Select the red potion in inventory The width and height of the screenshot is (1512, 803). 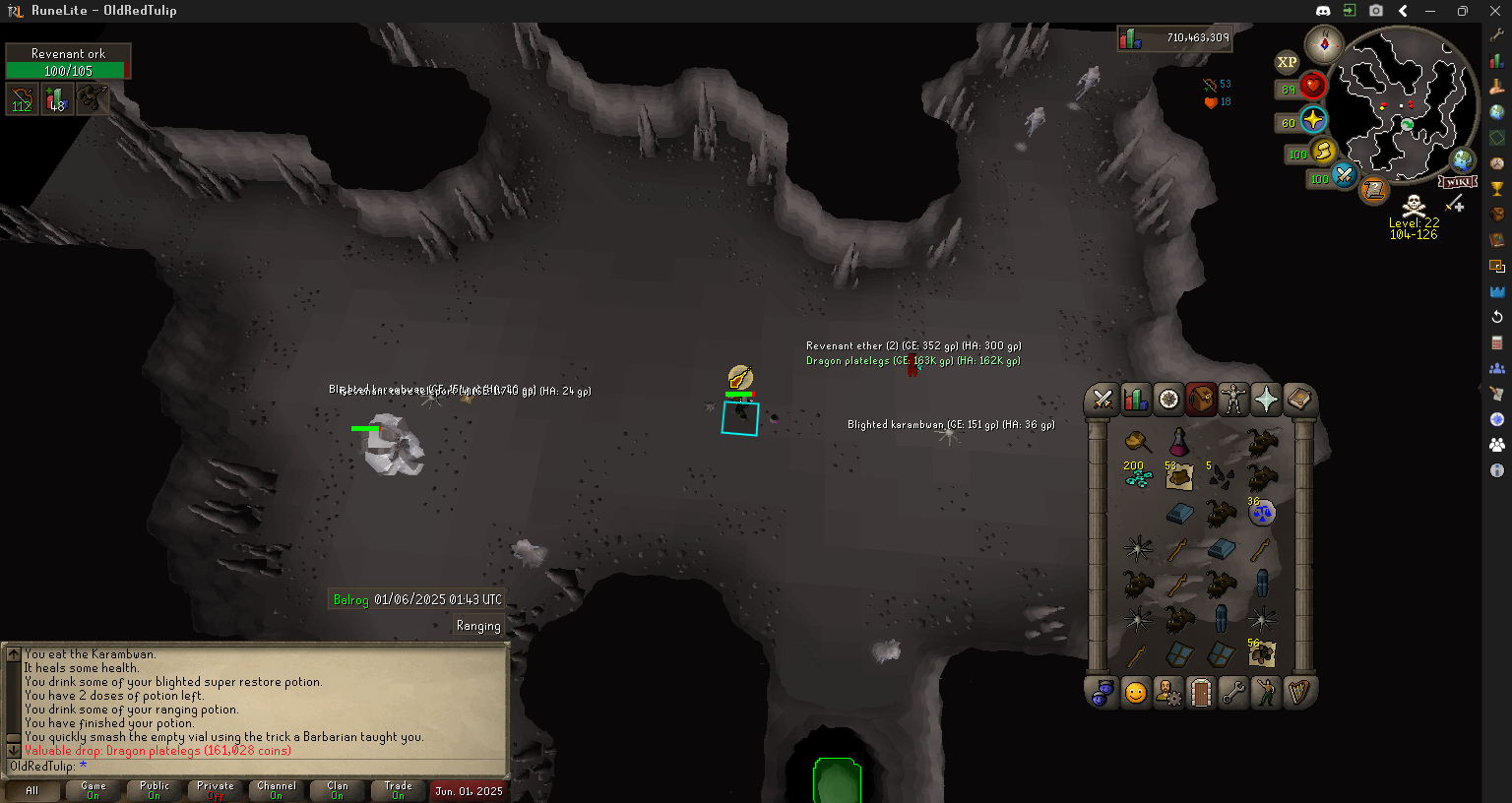coord(1178,442)
